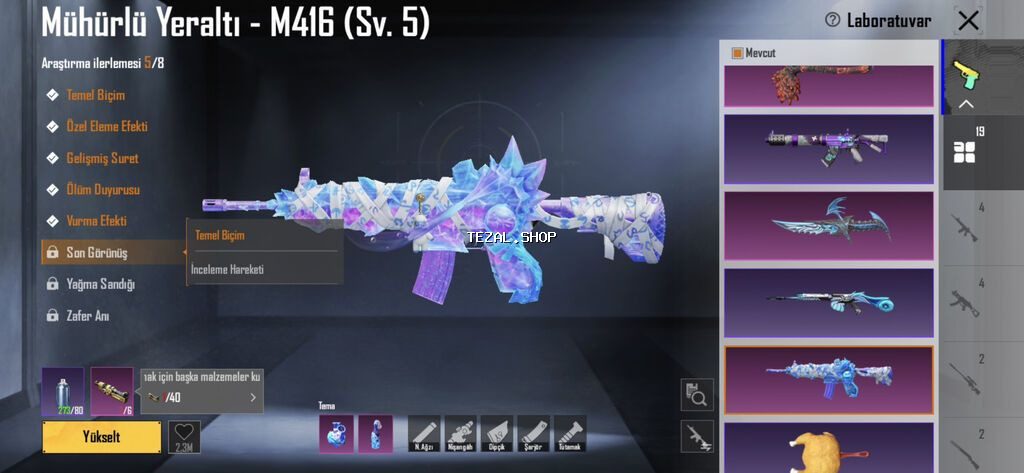The image size is (1024, 473).
Task: Select Gelişmiş Suret stage
Action: [x=102, y=158]
